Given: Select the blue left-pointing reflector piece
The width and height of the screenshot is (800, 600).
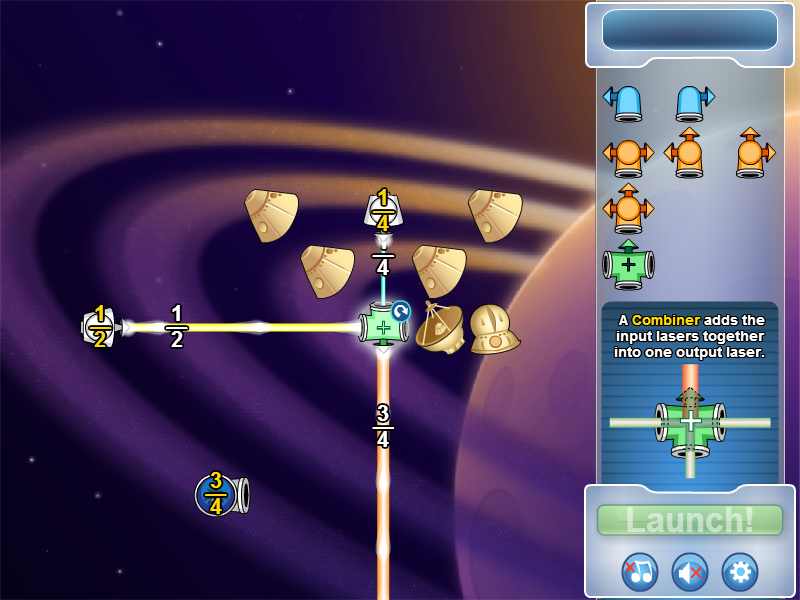Looking at the screenshot, I should click(x=624, y=100).
